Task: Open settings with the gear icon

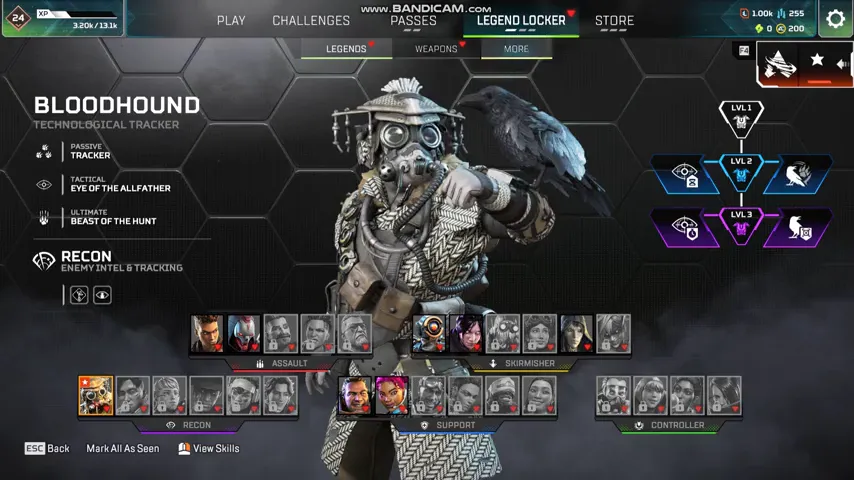Action: coord(835,19)
